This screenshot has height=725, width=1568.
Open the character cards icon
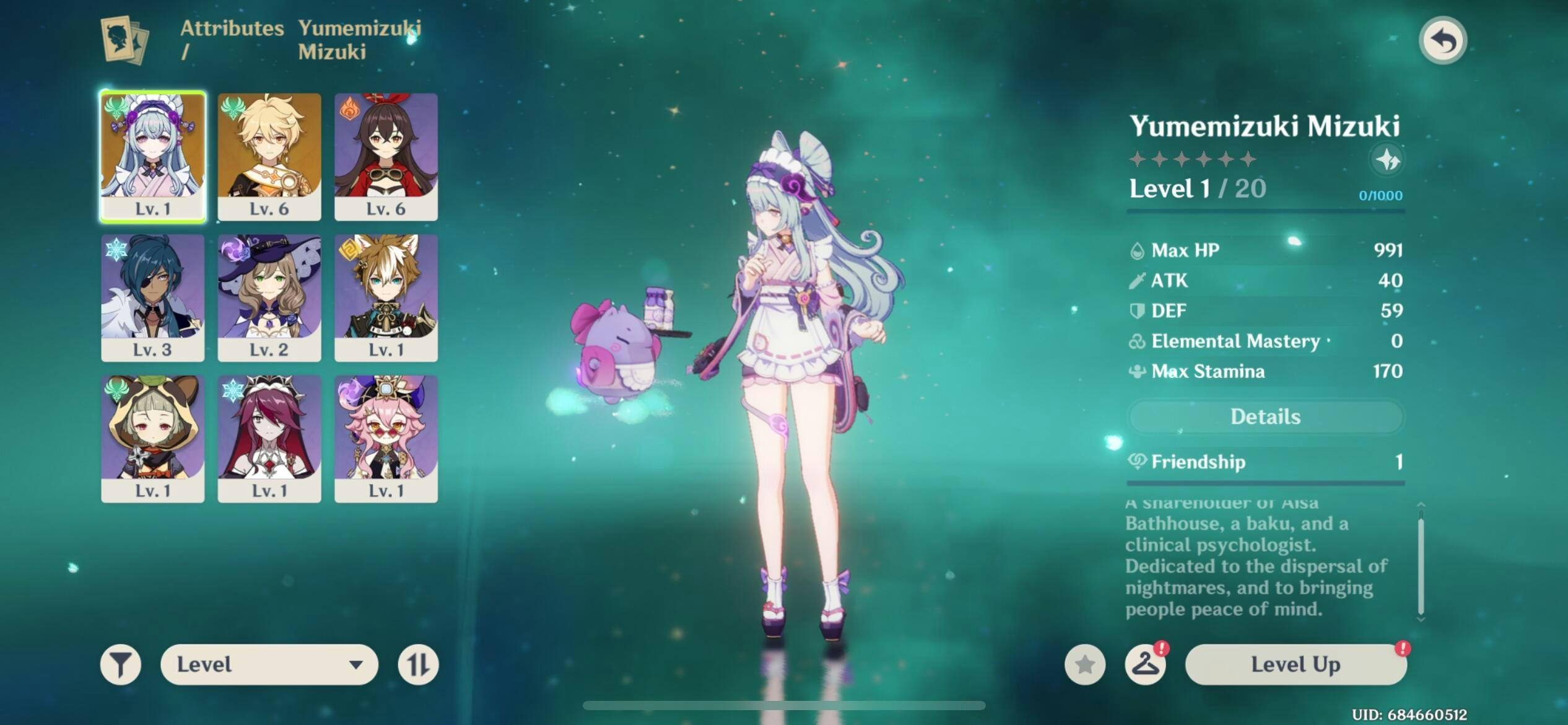[126, 40]
